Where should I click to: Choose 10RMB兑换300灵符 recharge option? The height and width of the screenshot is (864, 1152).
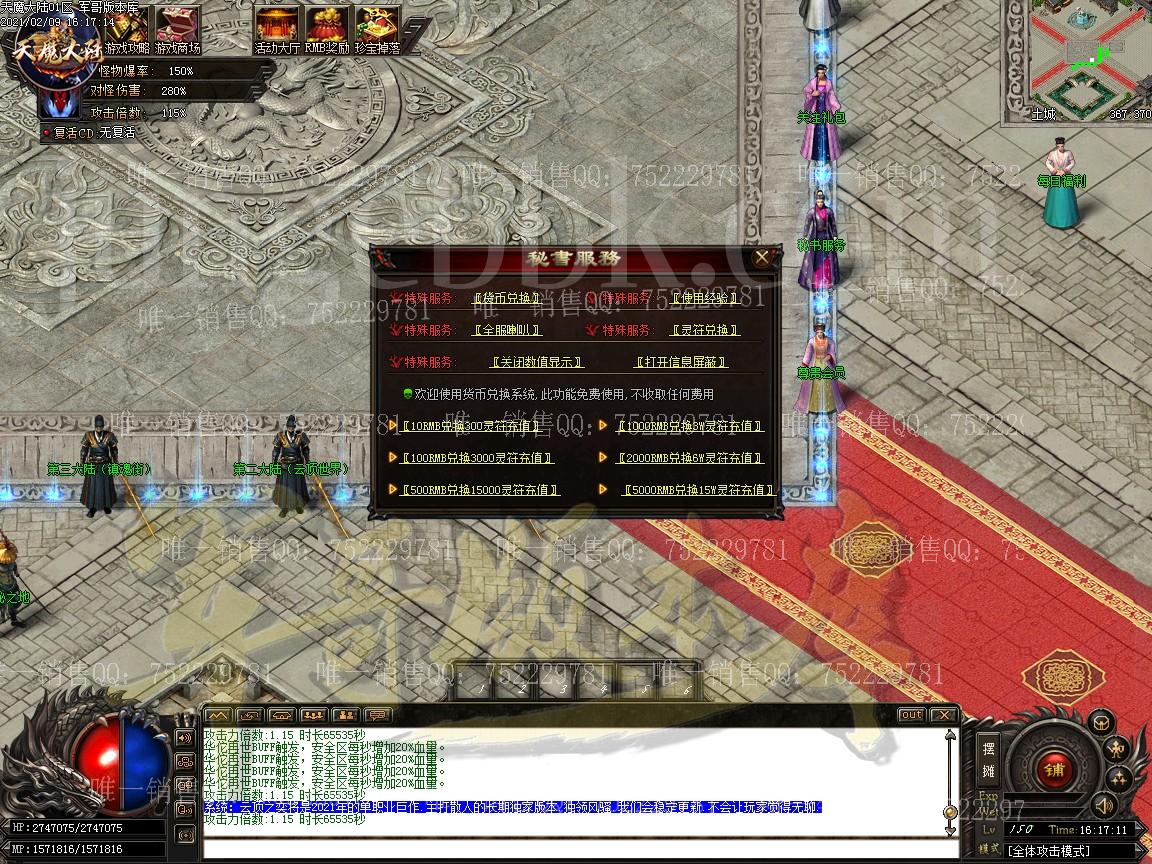pyautogui.click(x=470, y=426)
